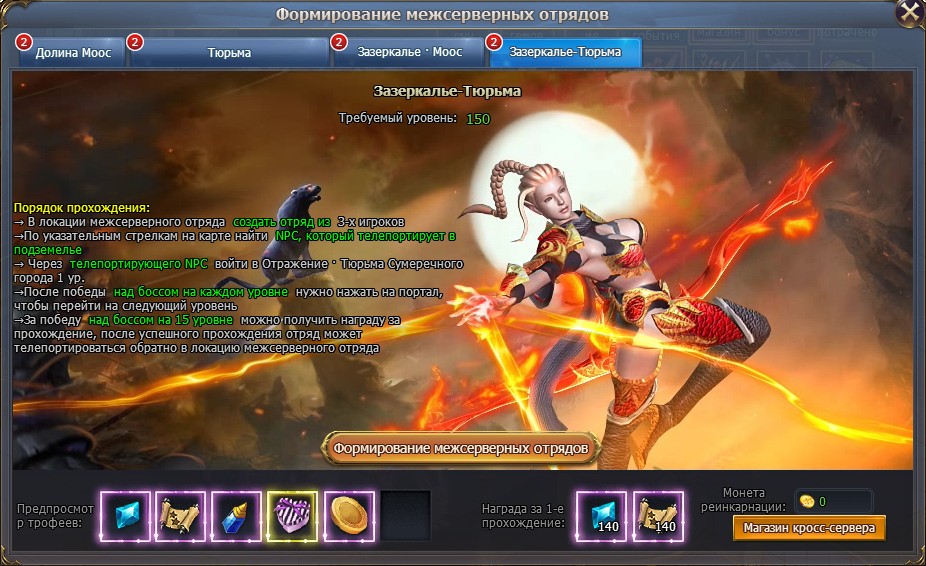
Task: Click the Формирование межсерверных отрядов button
Action: point(462,447)
